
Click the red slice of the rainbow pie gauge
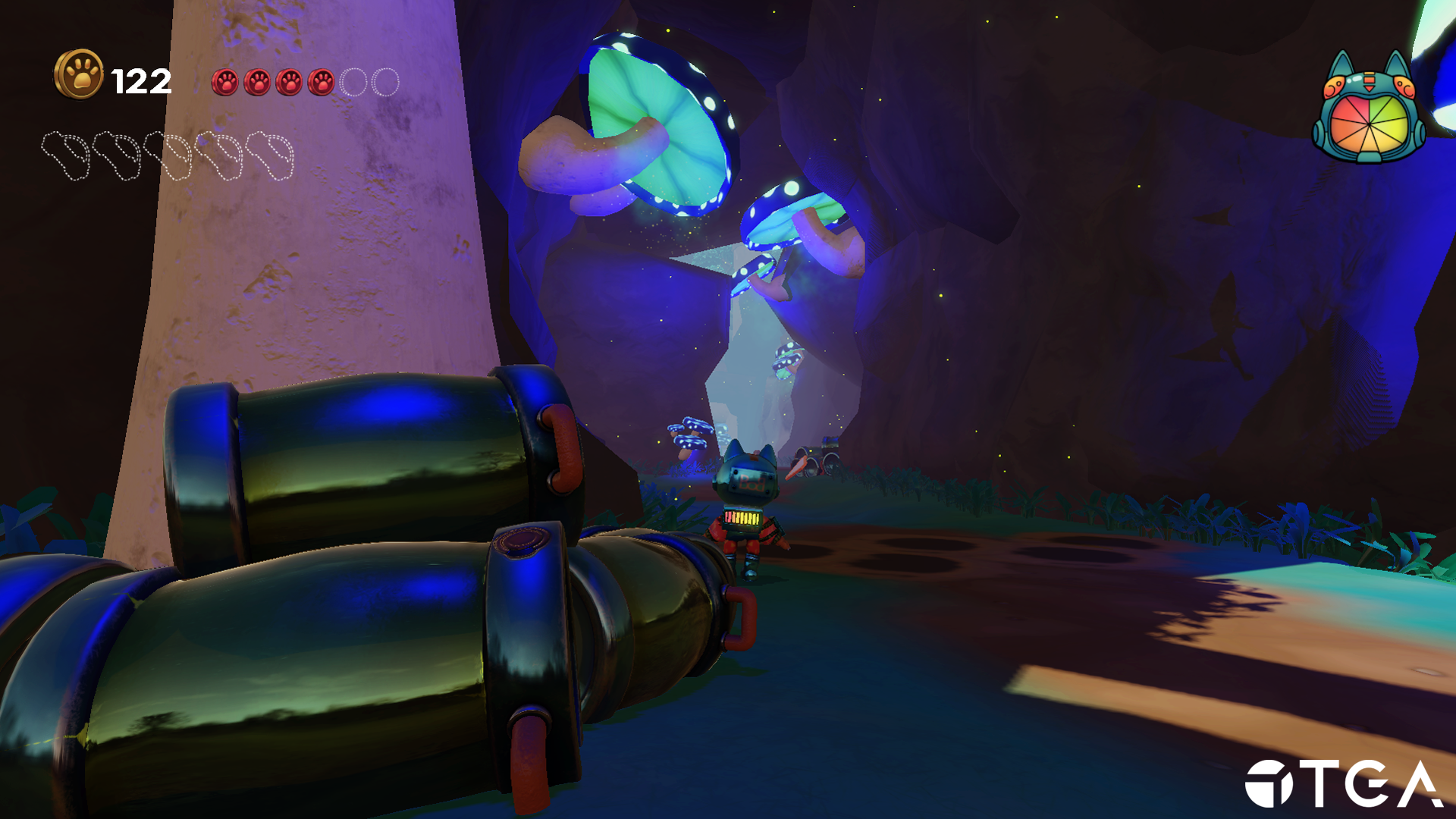[x=1357, y=108]
